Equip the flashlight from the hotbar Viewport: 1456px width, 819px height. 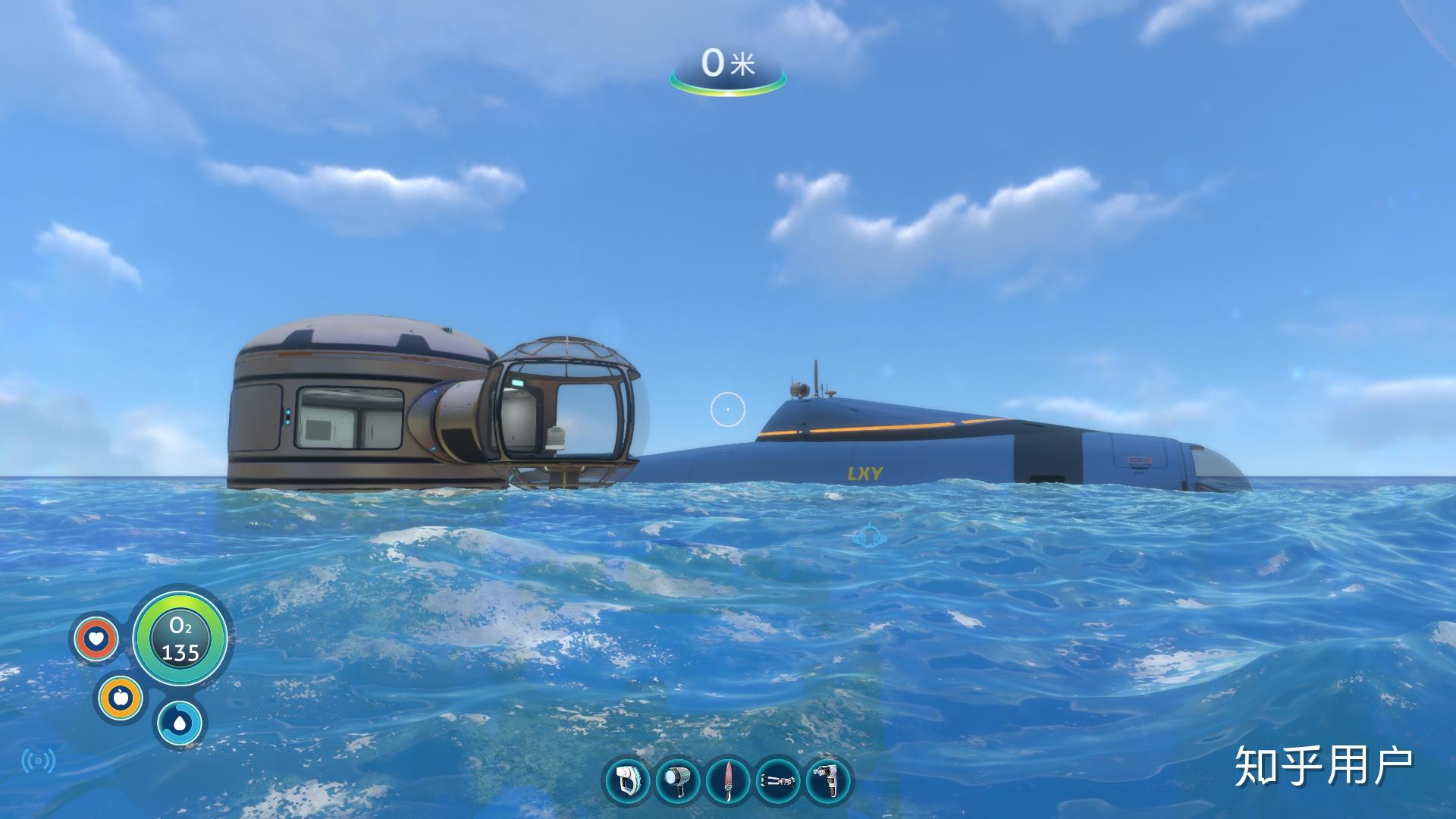677,780
